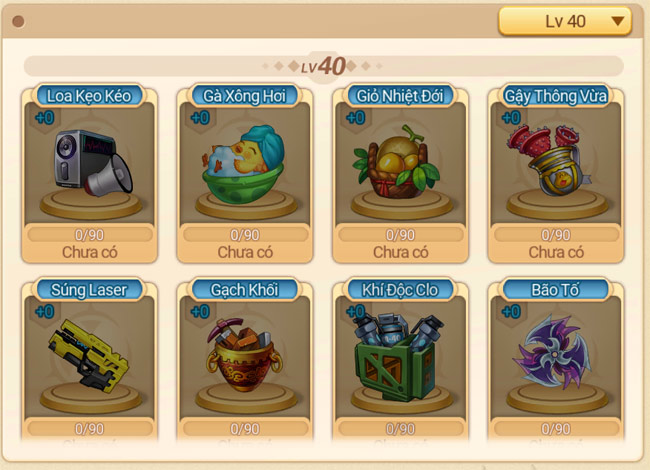Image resolution: width=650 pixels, height=470 pixels.
Task: Select the Loa Kẹo Kéo item card
Action: coord(90,170)
